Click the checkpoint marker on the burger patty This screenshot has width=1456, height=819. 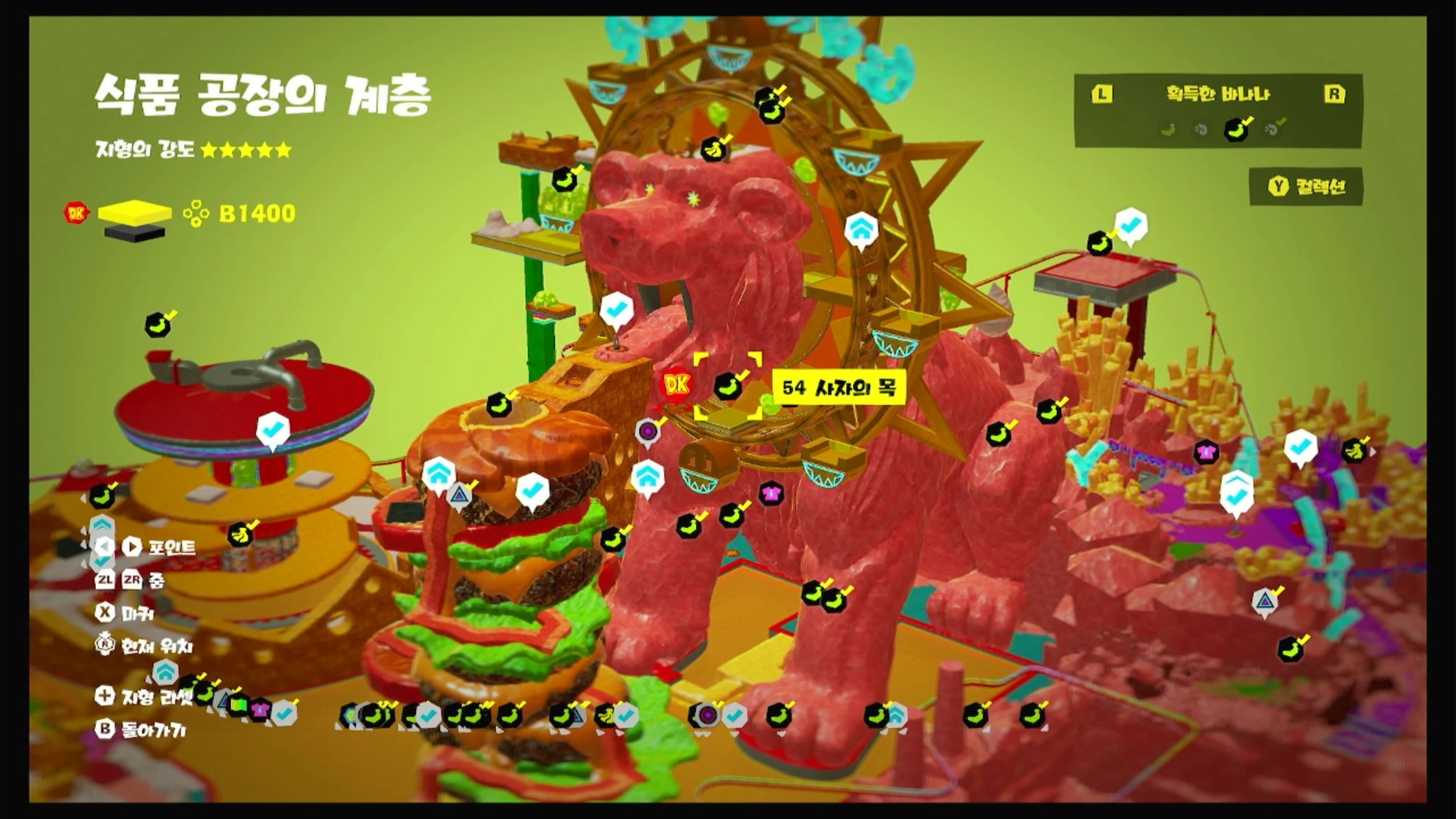coord(532,490)
